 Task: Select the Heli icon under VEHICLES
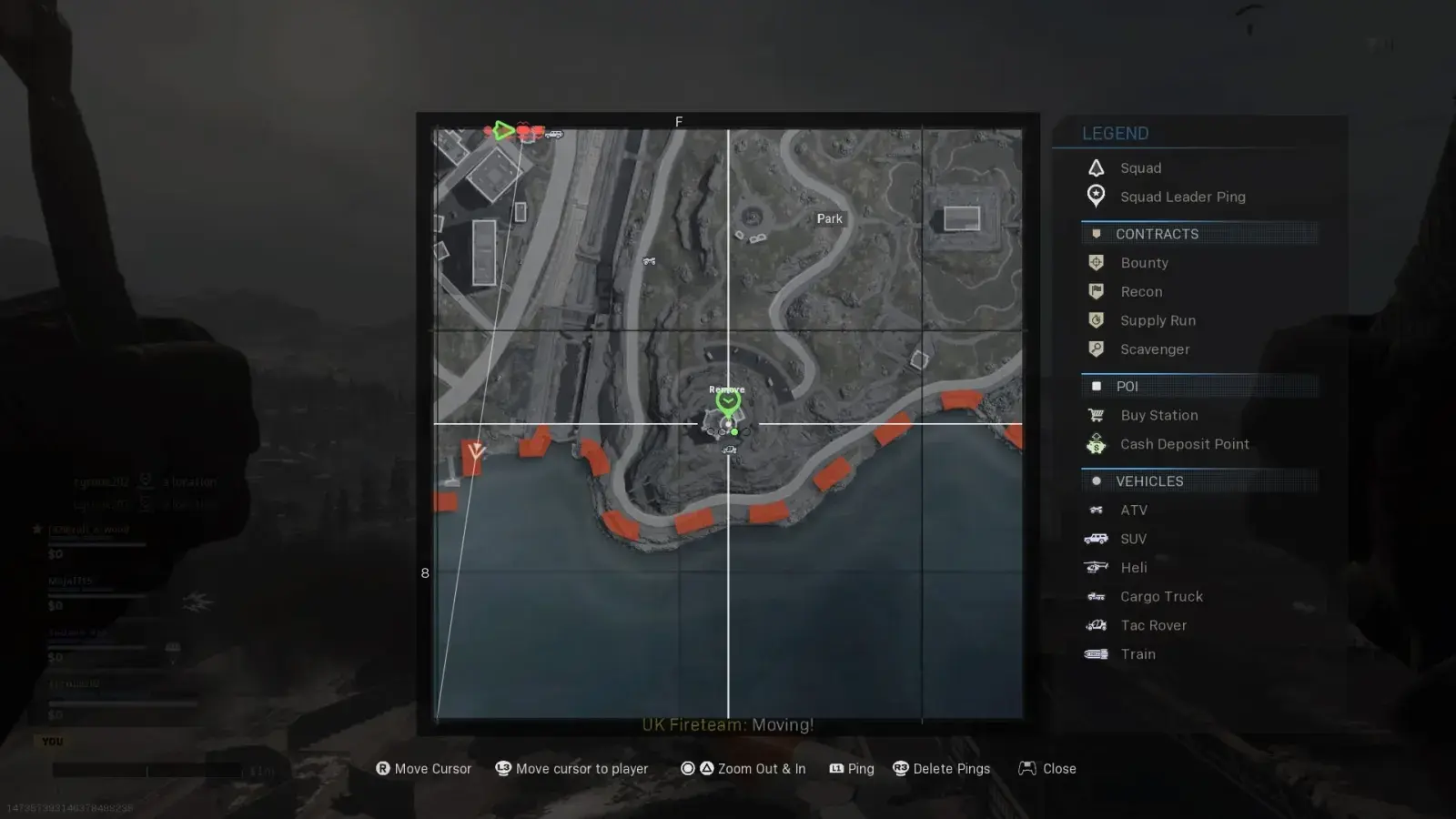tap(1097, 567)
